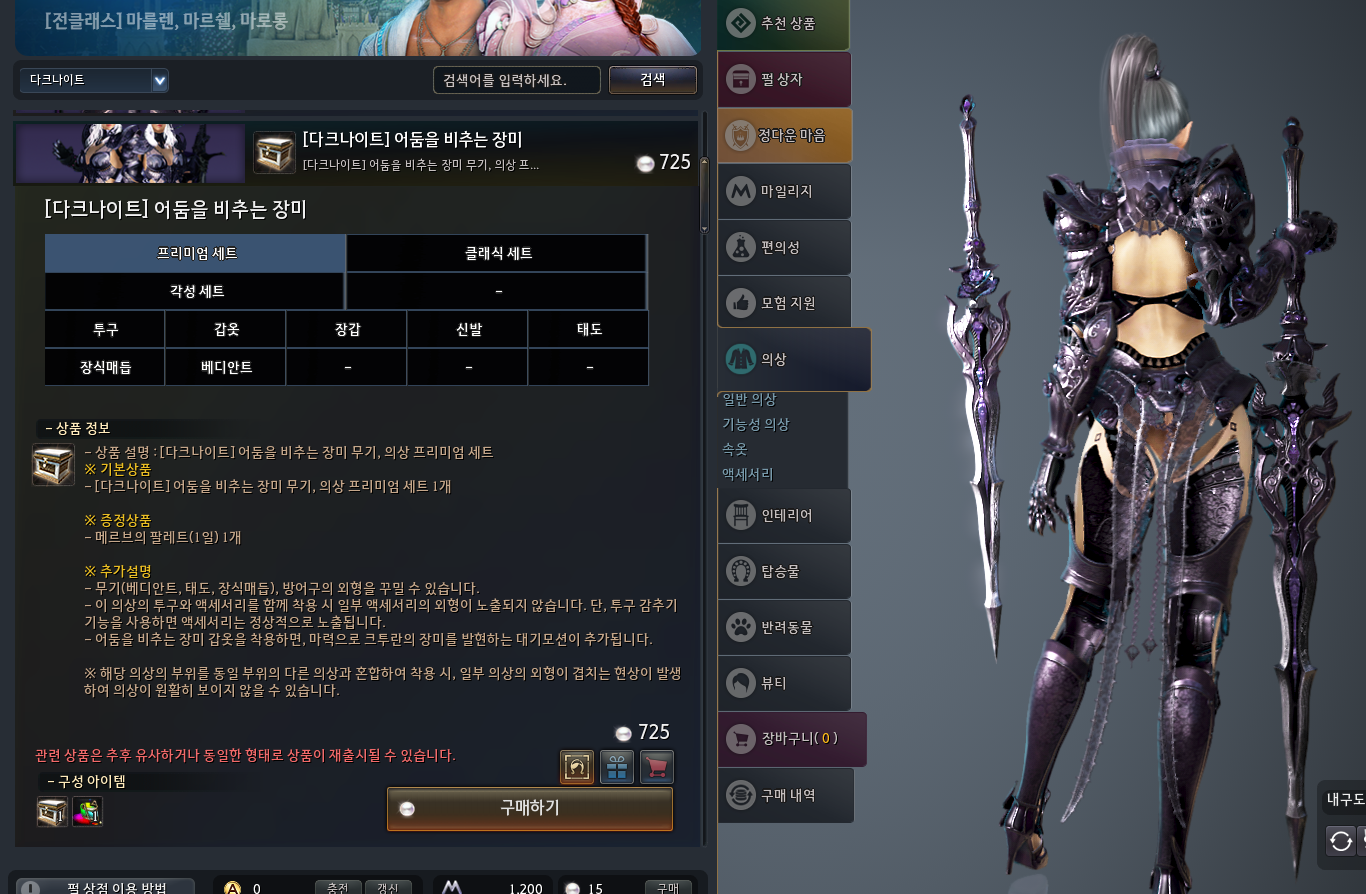Open the 다크나이트 class selection dropdown
Screen dimensions: 1366x894
point(94,80)
